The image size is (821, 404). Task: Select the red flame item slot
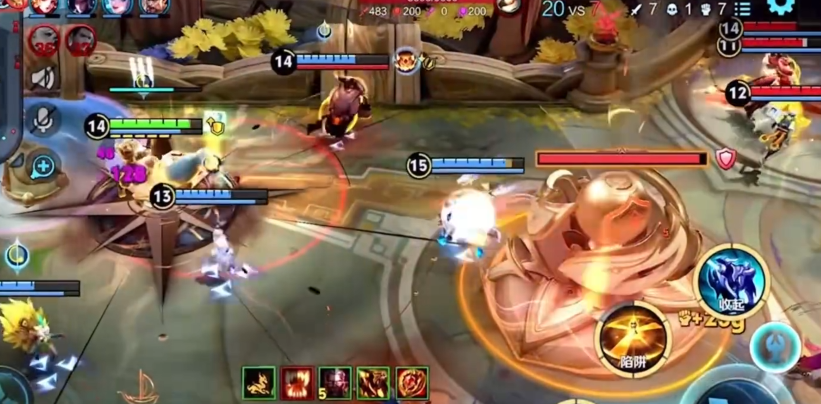click(x=297, y=383)
